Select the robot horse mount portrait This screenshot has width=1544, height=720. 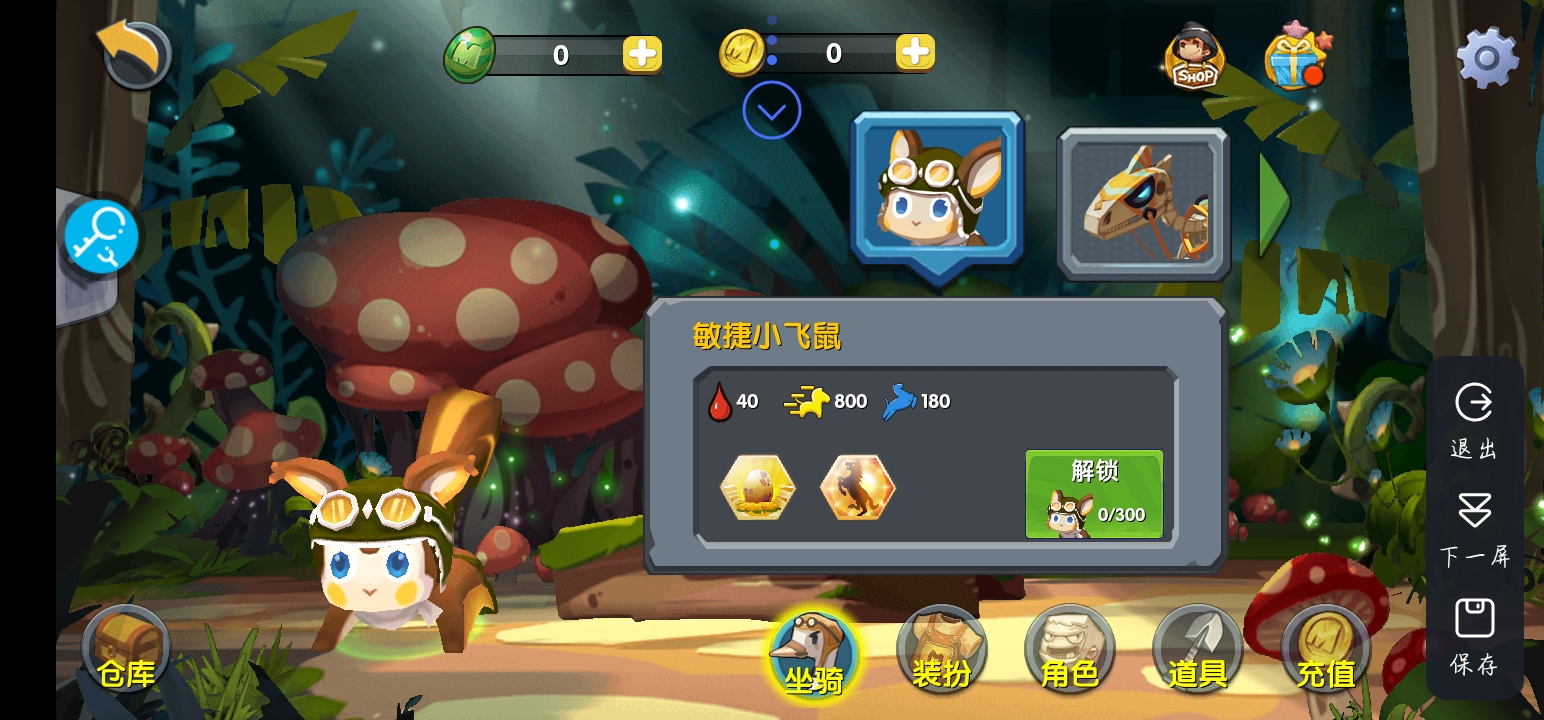(1143, 204)
